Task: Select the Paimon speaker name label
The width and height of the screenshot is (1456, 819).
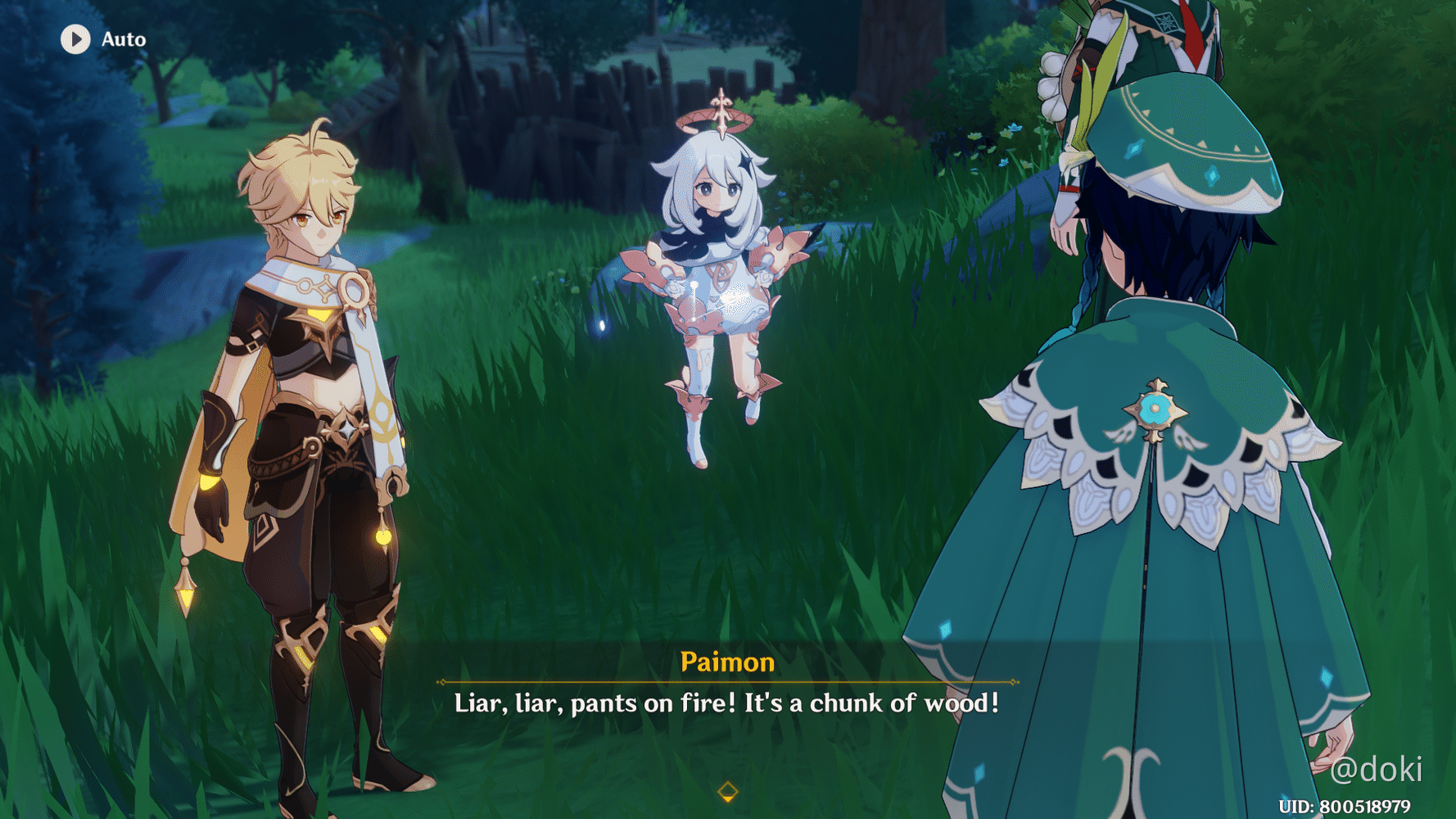Action: pyautogui.click(x=727, y=661)
